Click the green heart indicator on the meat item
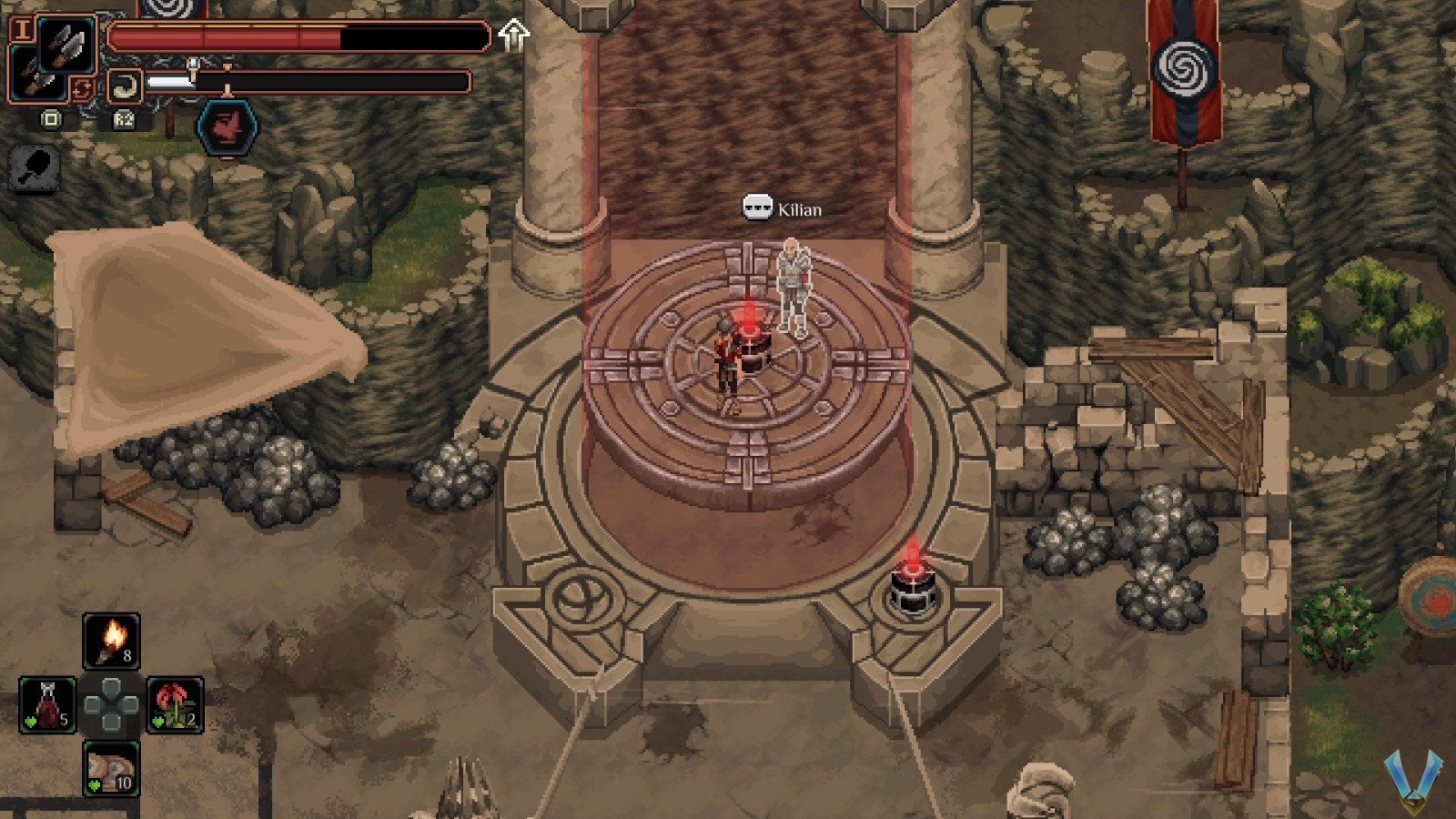The height and width of the screenshot is (819, 1456). pyautogui.click(x=94, y=784)
